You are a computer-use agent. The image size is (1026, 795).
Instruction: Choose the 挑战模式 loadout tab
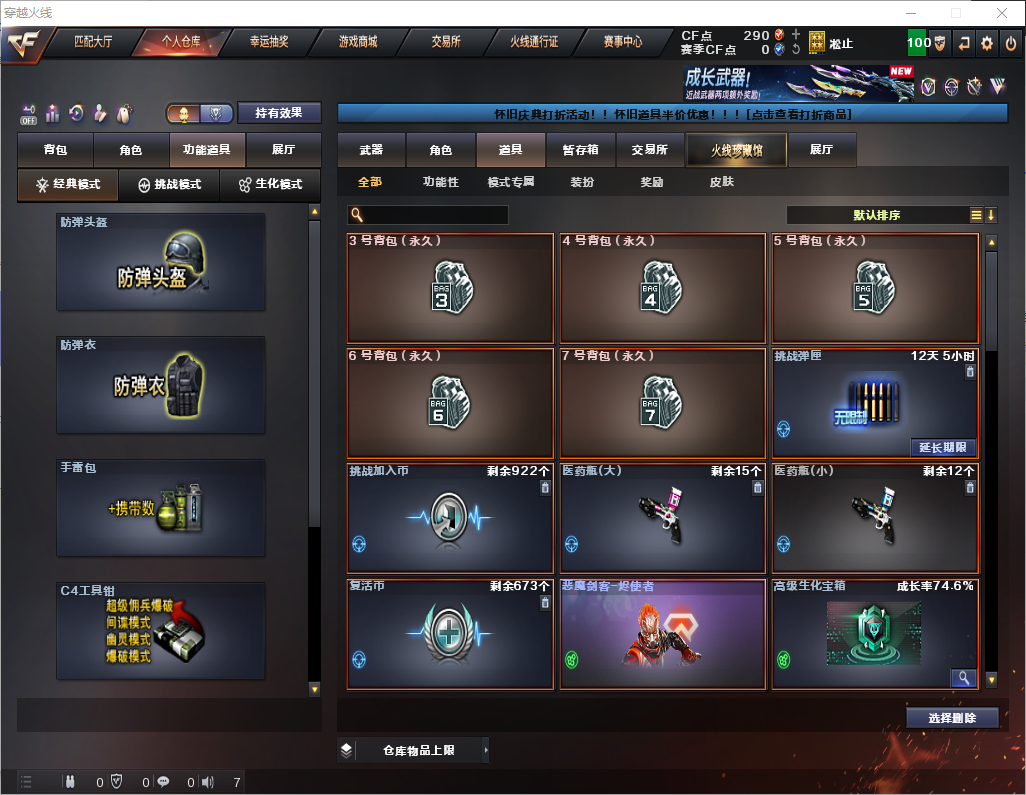(169, 185)
